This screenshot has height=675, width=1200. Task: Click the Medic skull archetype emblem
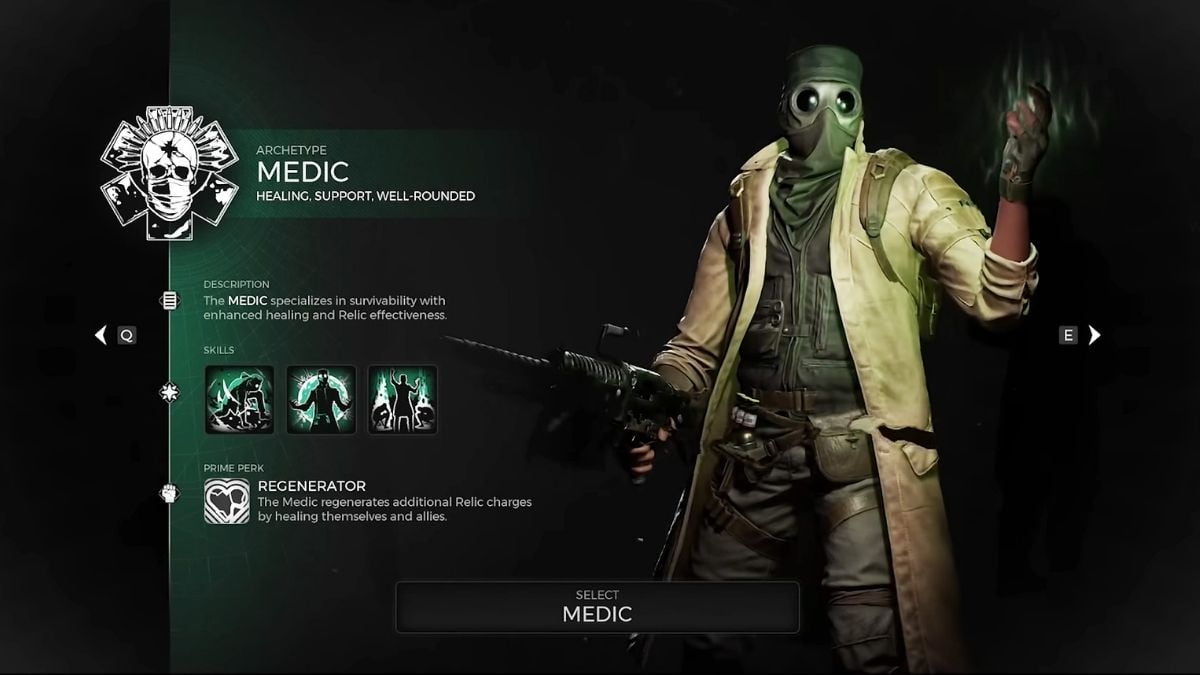pyautogui.click(x=169, y=173)
